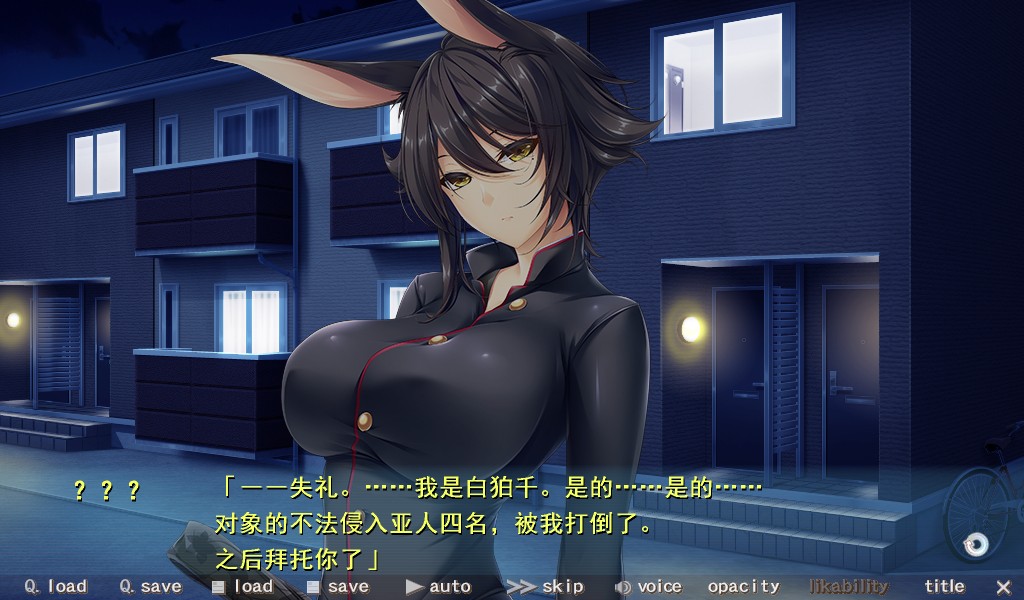Activate skip to fast-forward text

click(545, 587)
